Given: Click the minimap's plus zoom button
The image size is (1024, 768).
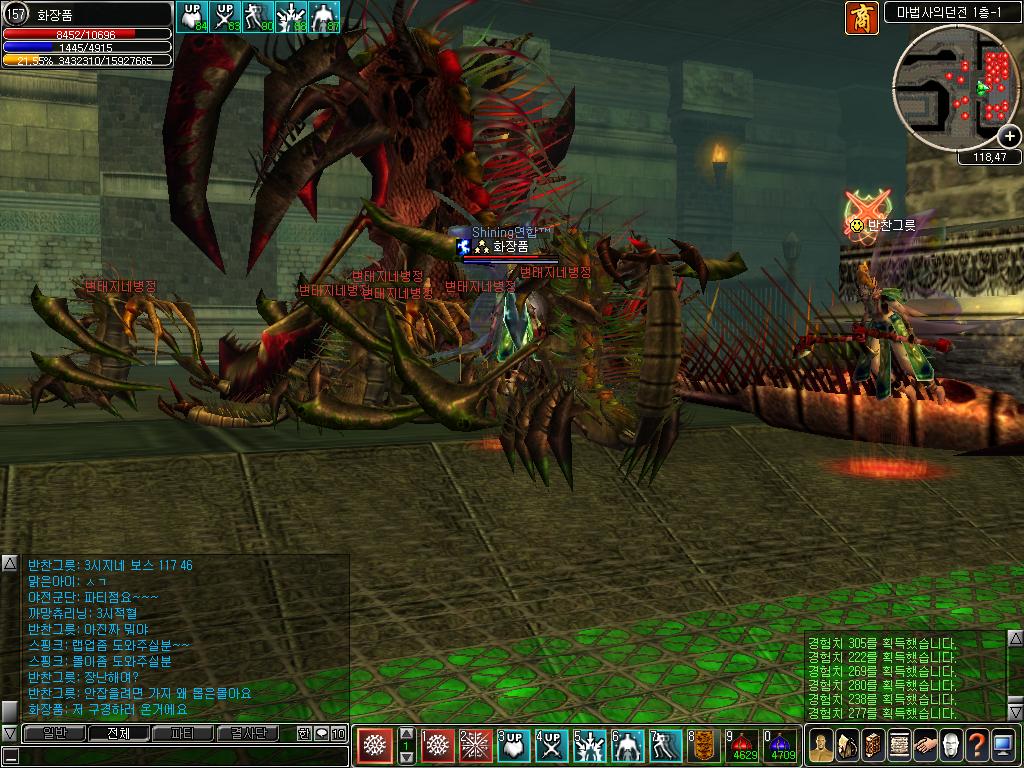Looking at the screenshot, I should [x=1010, y=136].
